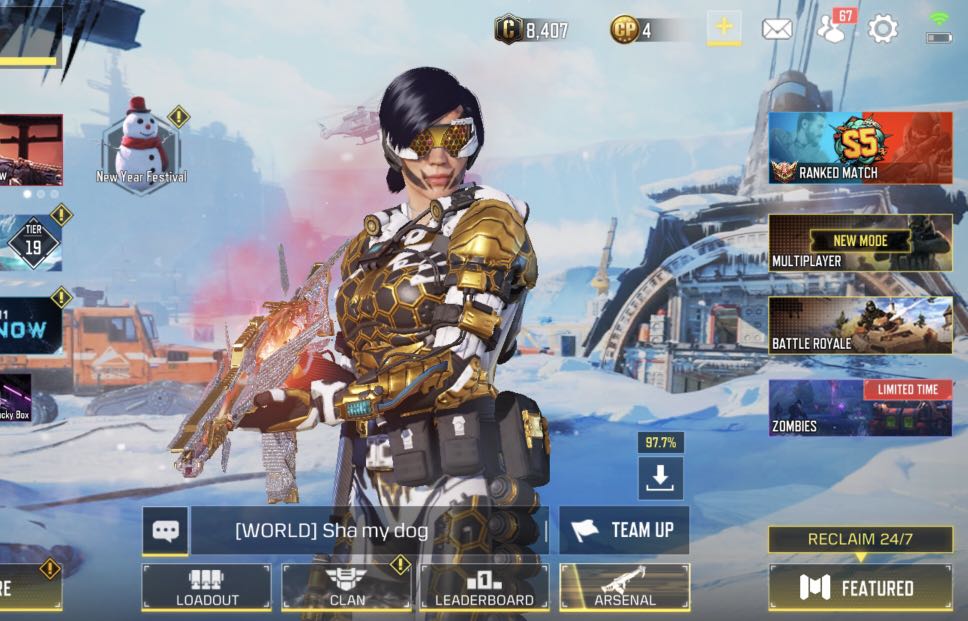Start the resource download at 97.7%
968x621 pixels.
coord(660,478)
